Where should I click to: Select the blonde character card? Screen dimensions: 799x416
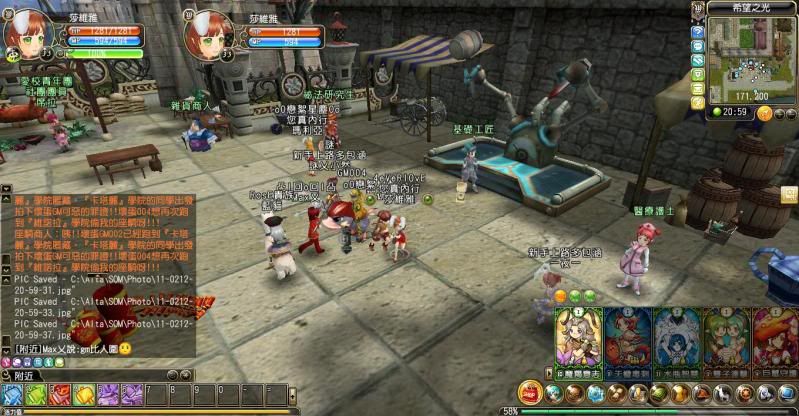[579, 341]
